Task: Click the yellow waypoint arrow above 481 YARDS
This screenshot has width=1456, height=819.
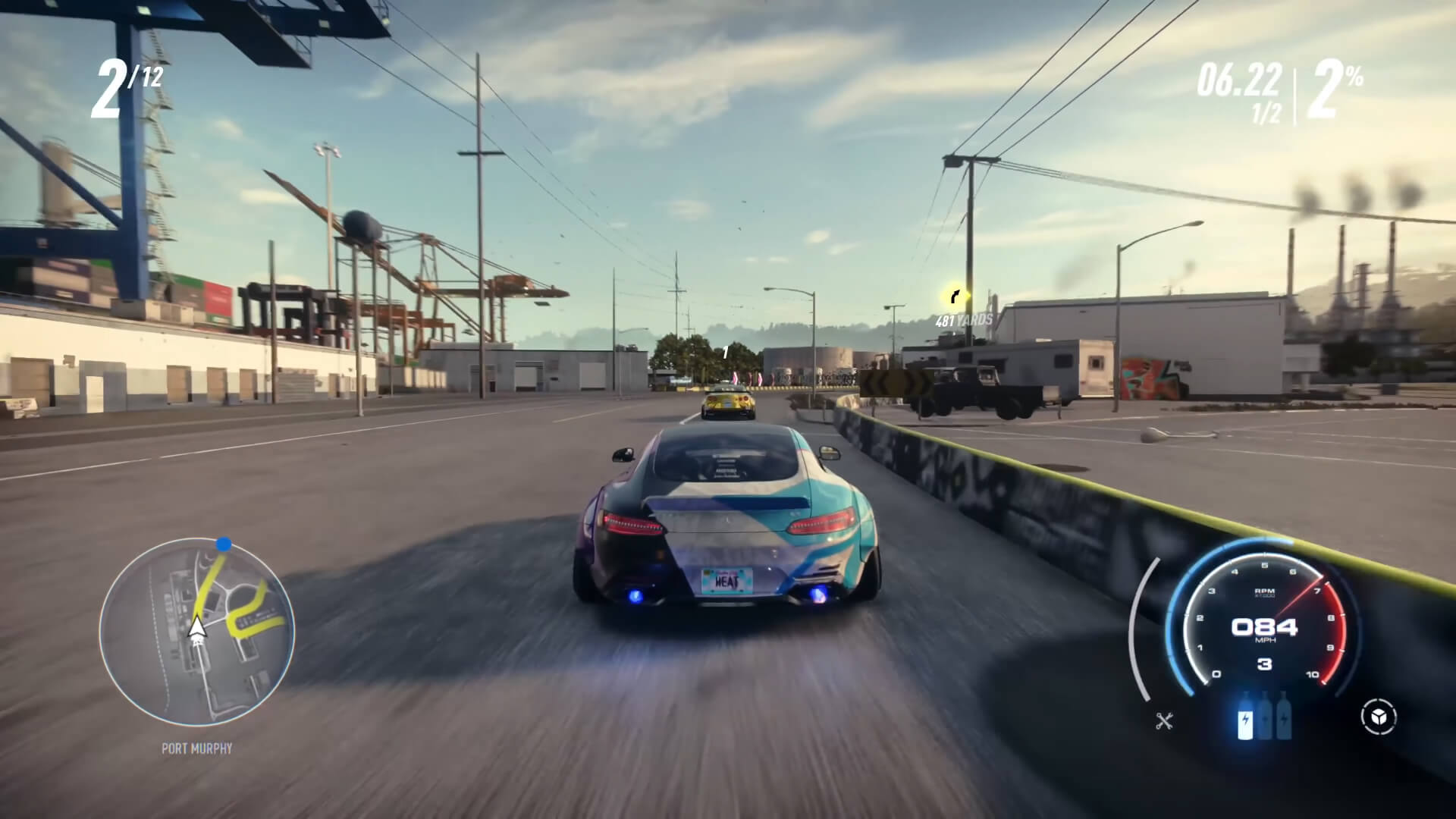Action: 955,297
